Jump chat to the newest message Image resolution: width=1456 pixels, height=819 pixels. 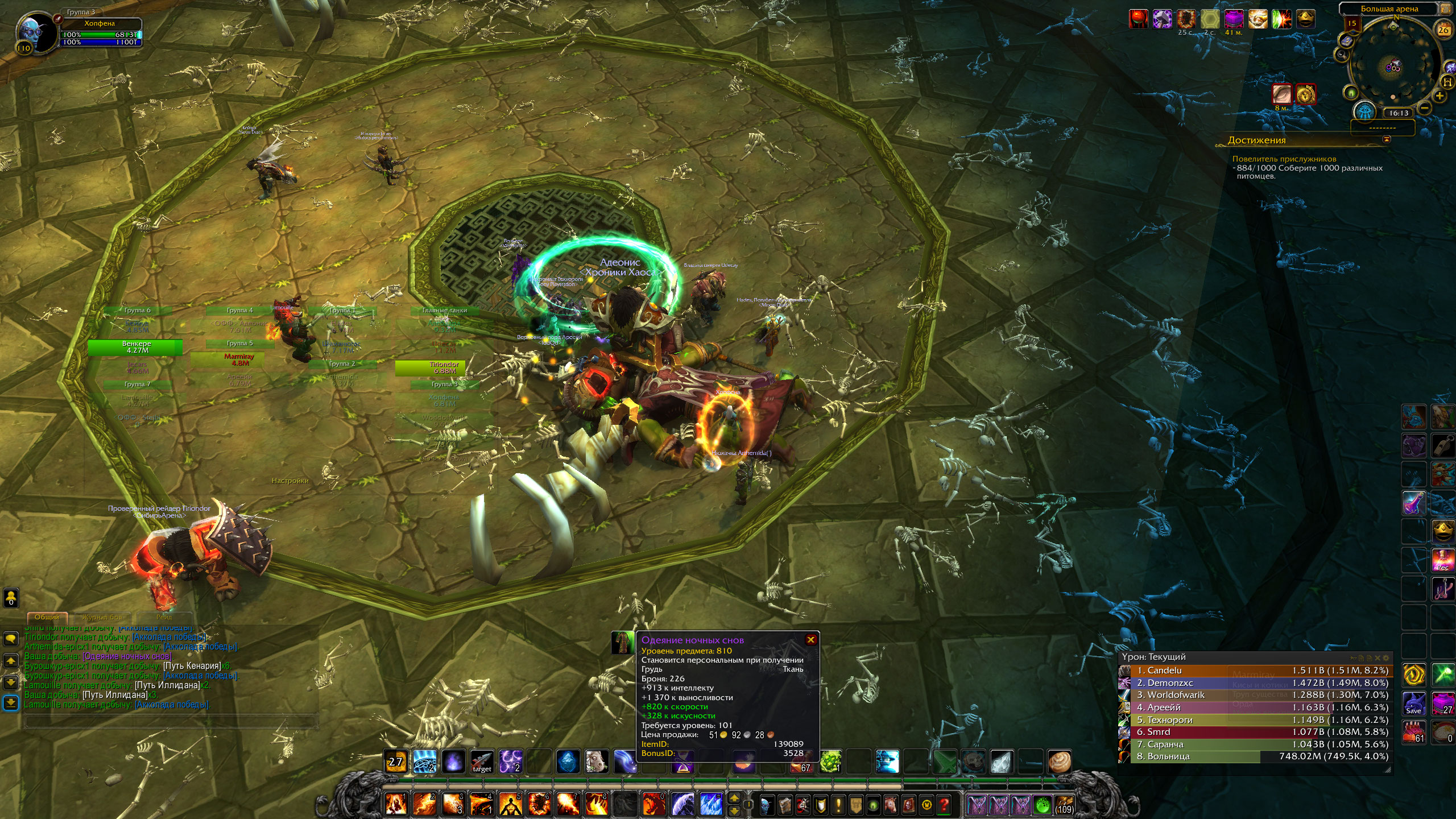point(11,703)
